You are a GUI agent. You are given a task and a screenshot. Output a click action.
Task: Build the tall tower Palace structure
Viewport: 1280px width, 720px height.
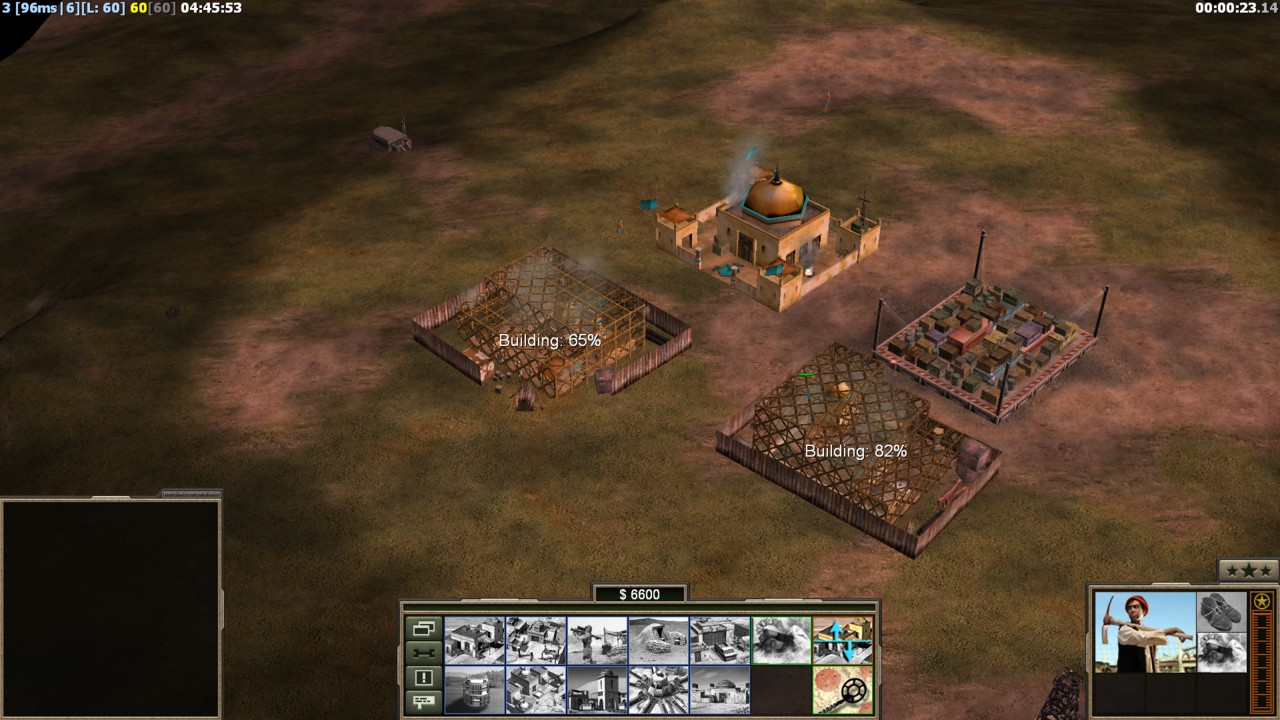coord(597,690)
